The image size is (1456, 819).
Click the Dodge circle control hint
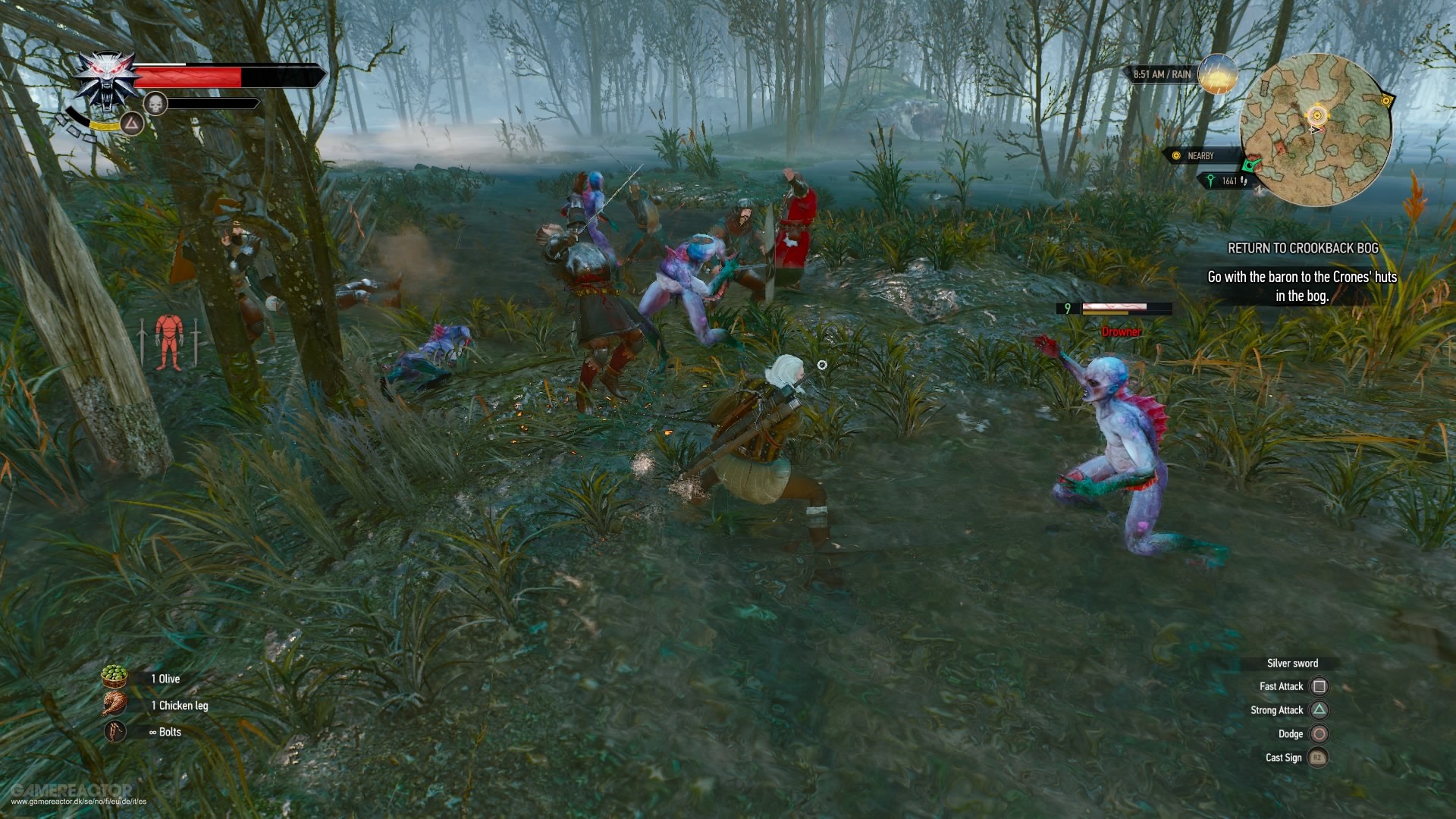(1319, 734)
